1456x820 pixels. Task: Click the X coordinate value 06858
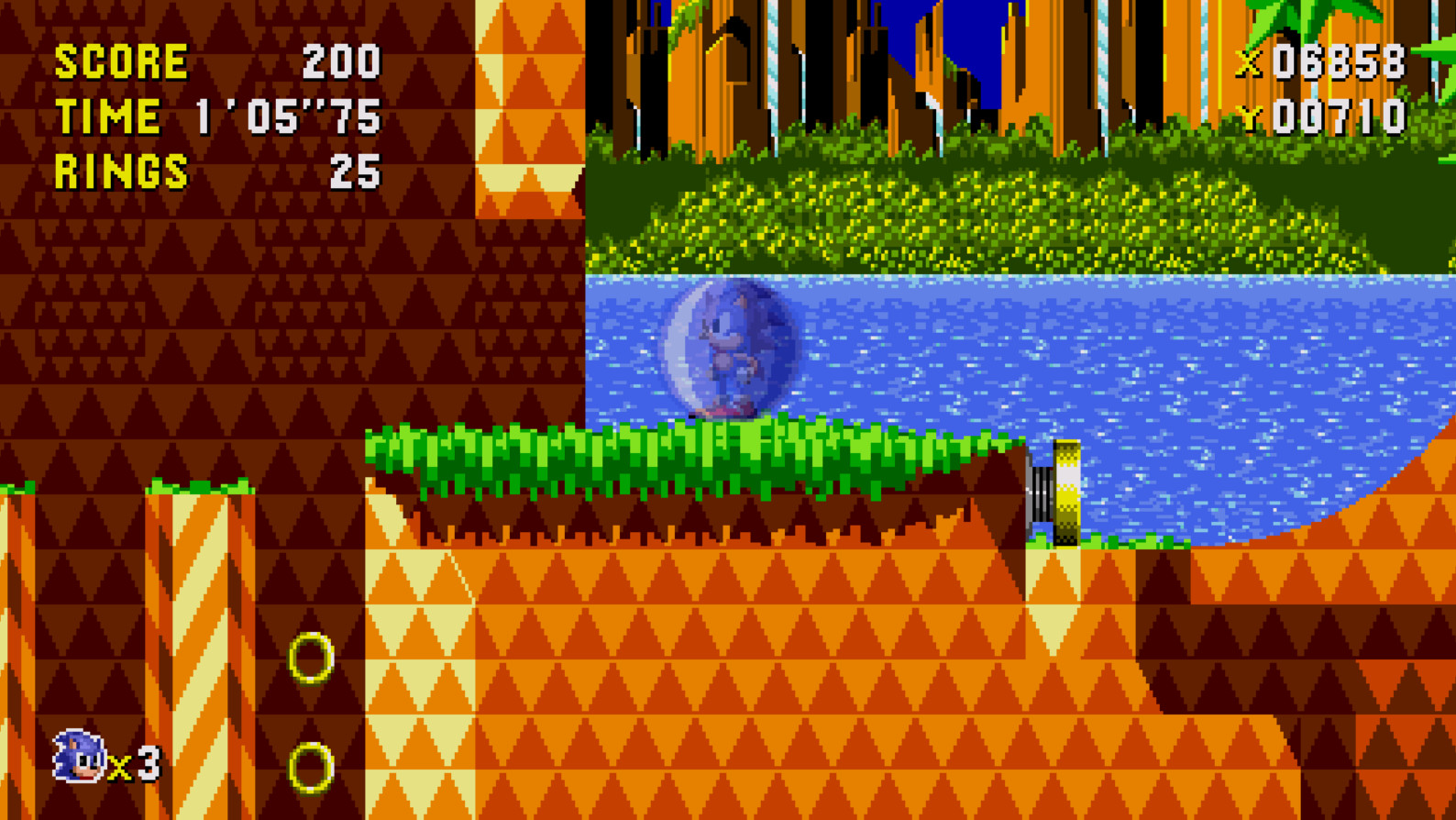(x=1340, y=62)
